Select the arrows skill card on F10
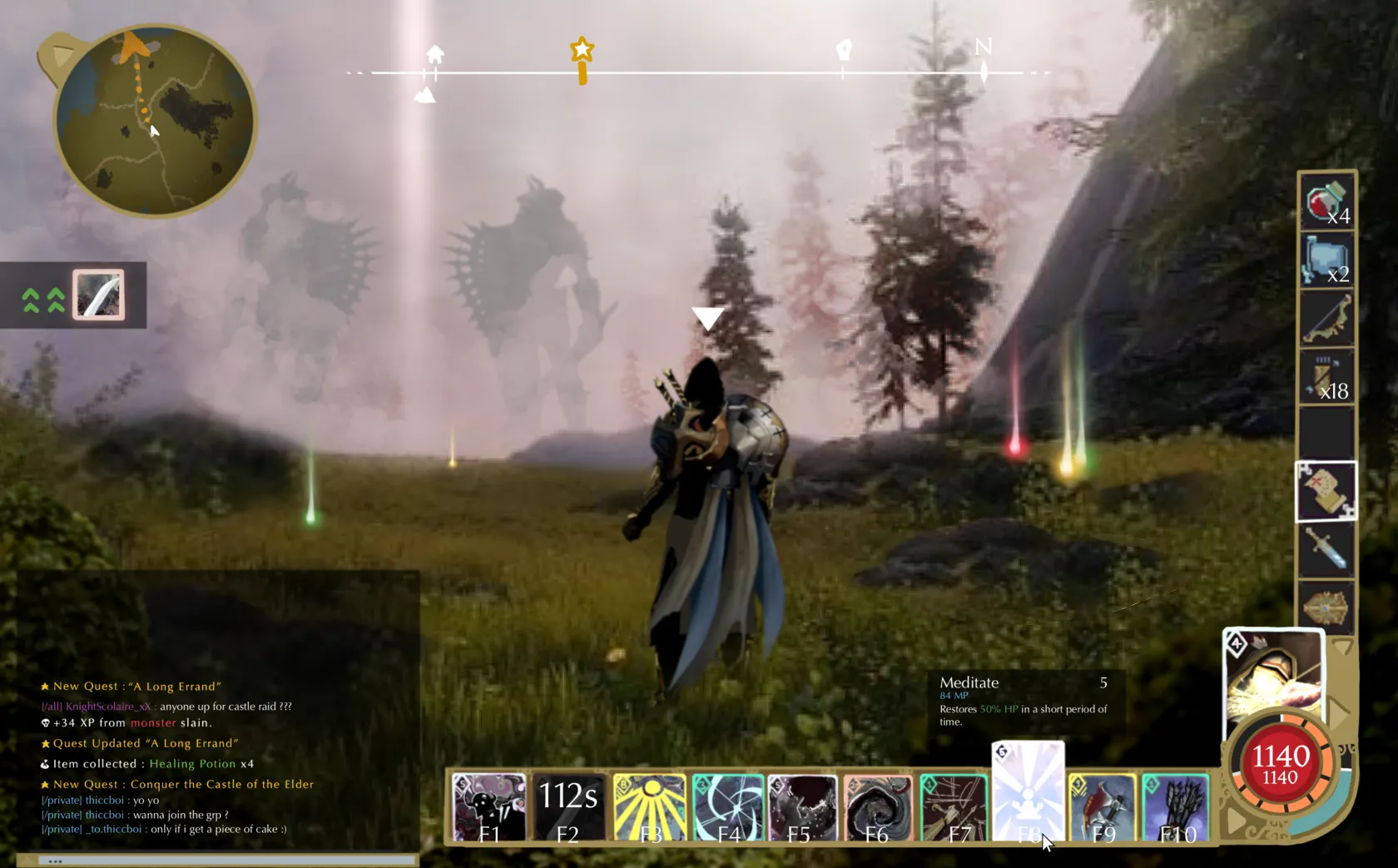The image size is (1398, 868). tap(1177, 805)
